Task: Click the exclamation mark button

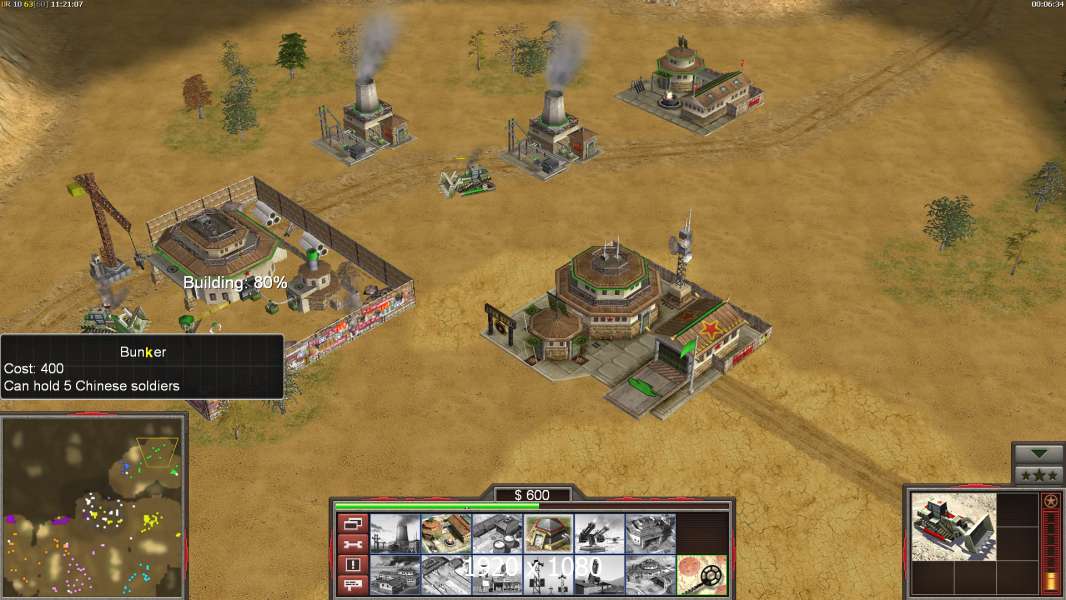Action: 353,565
